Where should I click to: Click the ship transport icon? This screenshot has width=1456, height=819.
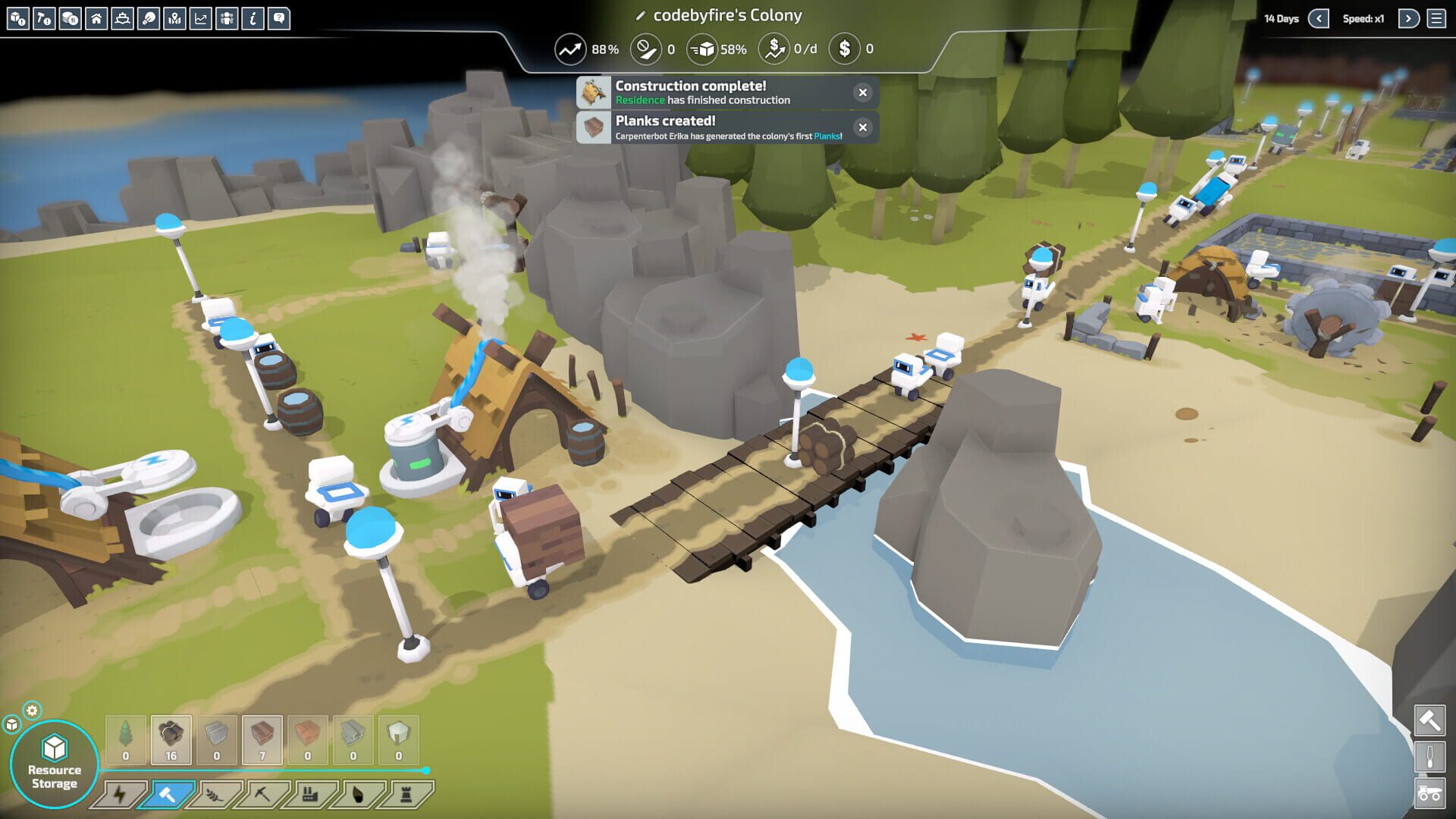(122, 19)
